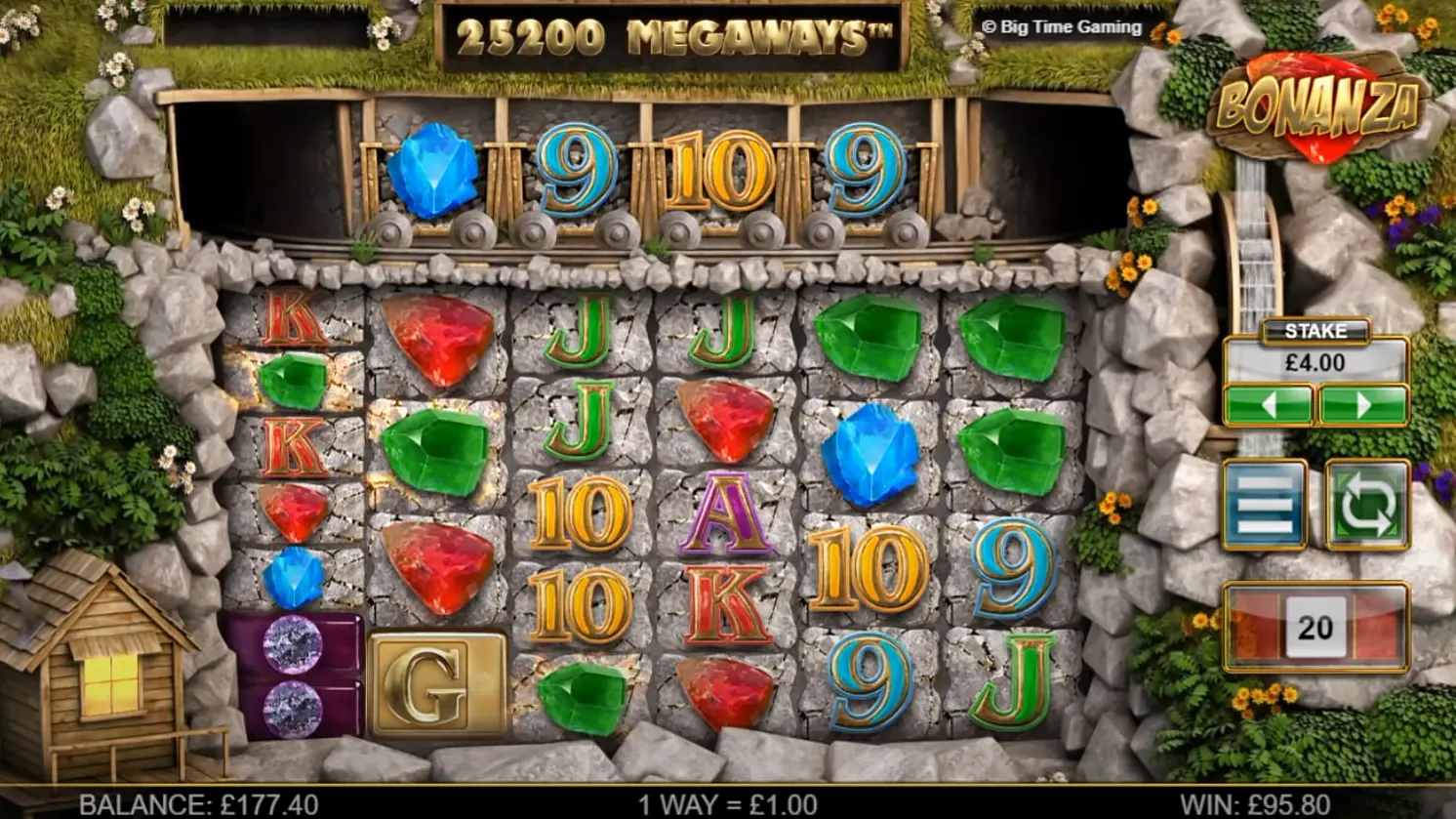Click the red spin button showing 20

(1315, 627)
